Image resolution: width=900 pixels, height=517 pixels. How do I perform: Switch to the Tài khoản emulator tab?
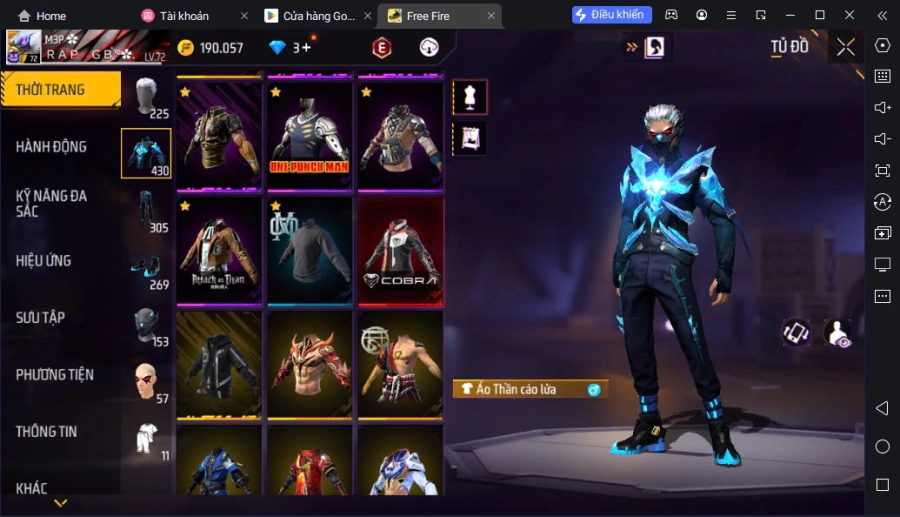click(190, 16)
